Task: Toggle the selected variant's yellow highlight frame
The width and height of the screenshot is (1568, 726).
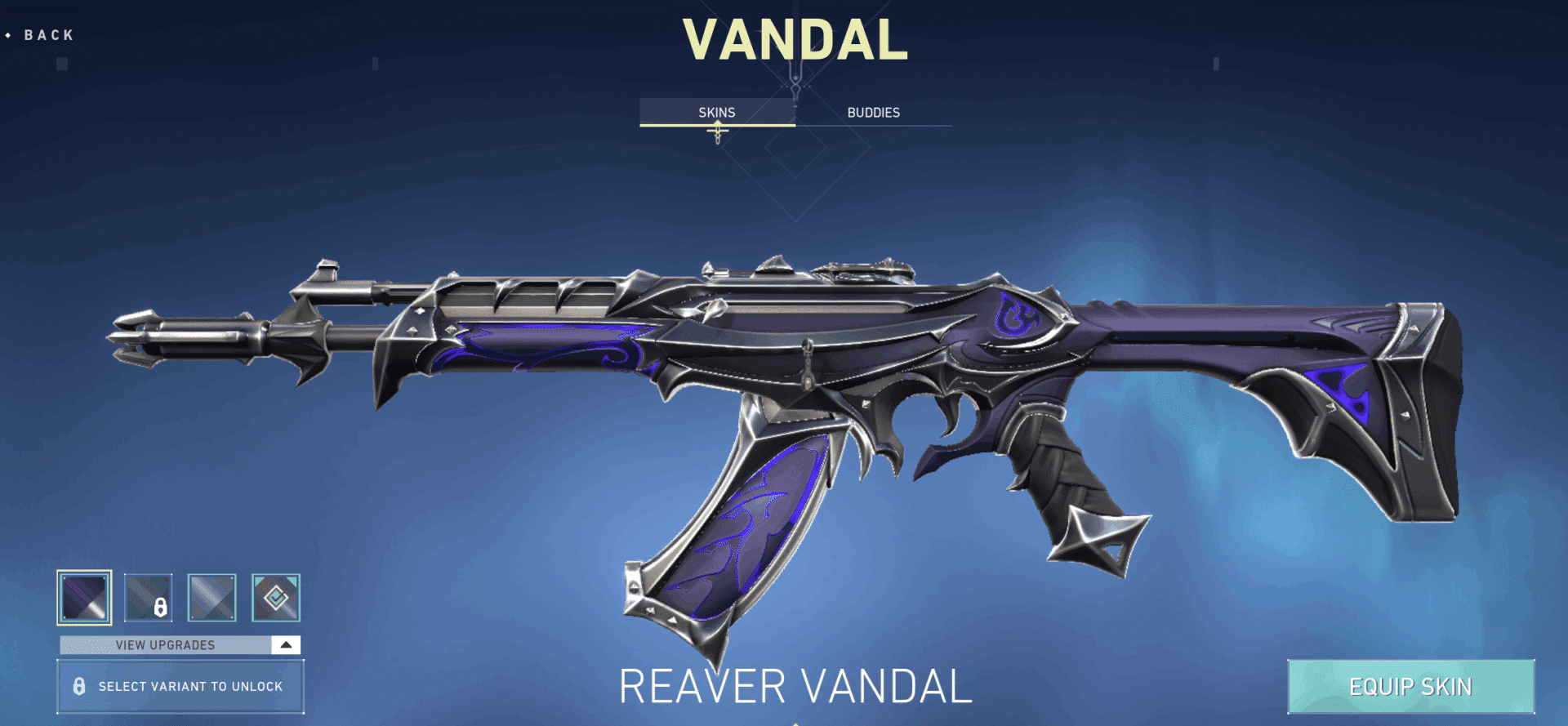Action: (x=84, y=598)
